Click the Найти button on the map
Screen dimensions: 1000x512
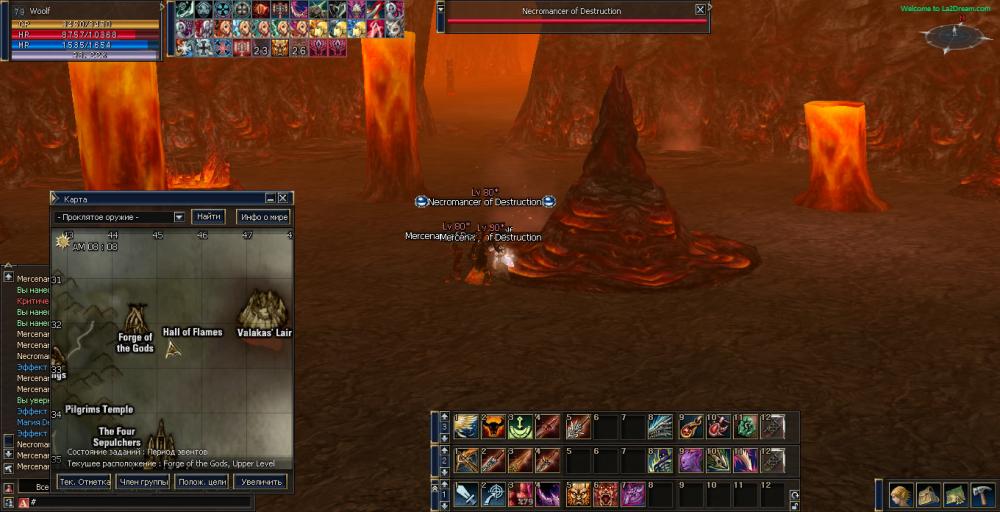(x=209, y=217)
